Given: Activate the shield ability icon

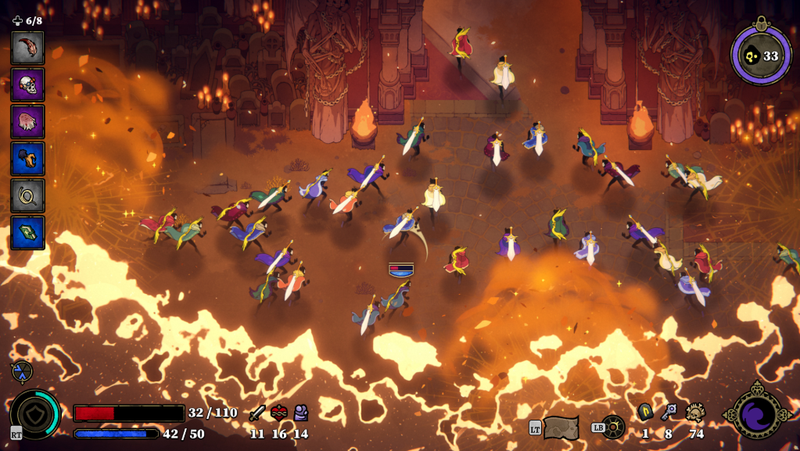Looking at the screenshot, I should [36, 414].
